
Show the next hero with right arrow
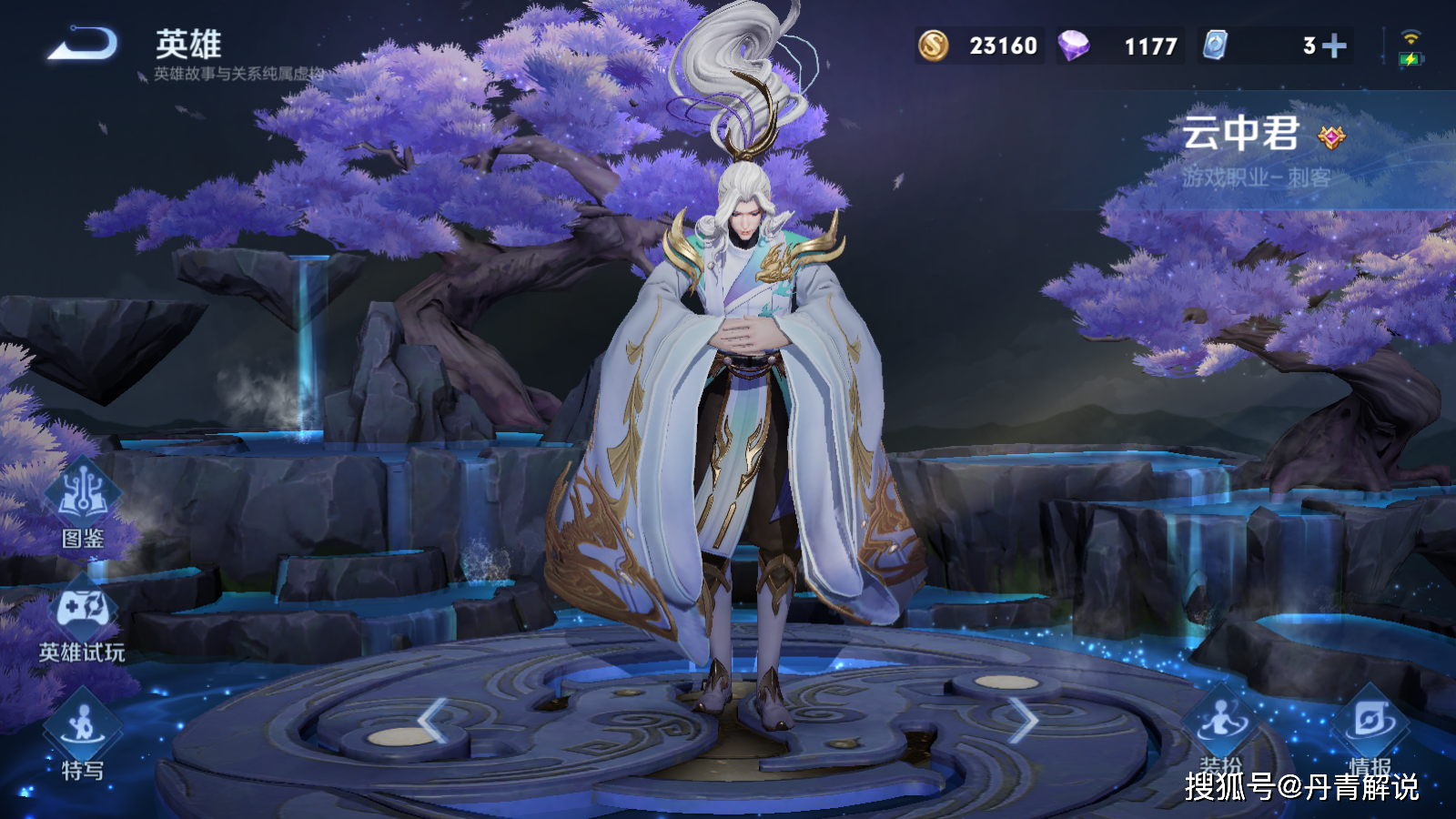(1024, 721)
